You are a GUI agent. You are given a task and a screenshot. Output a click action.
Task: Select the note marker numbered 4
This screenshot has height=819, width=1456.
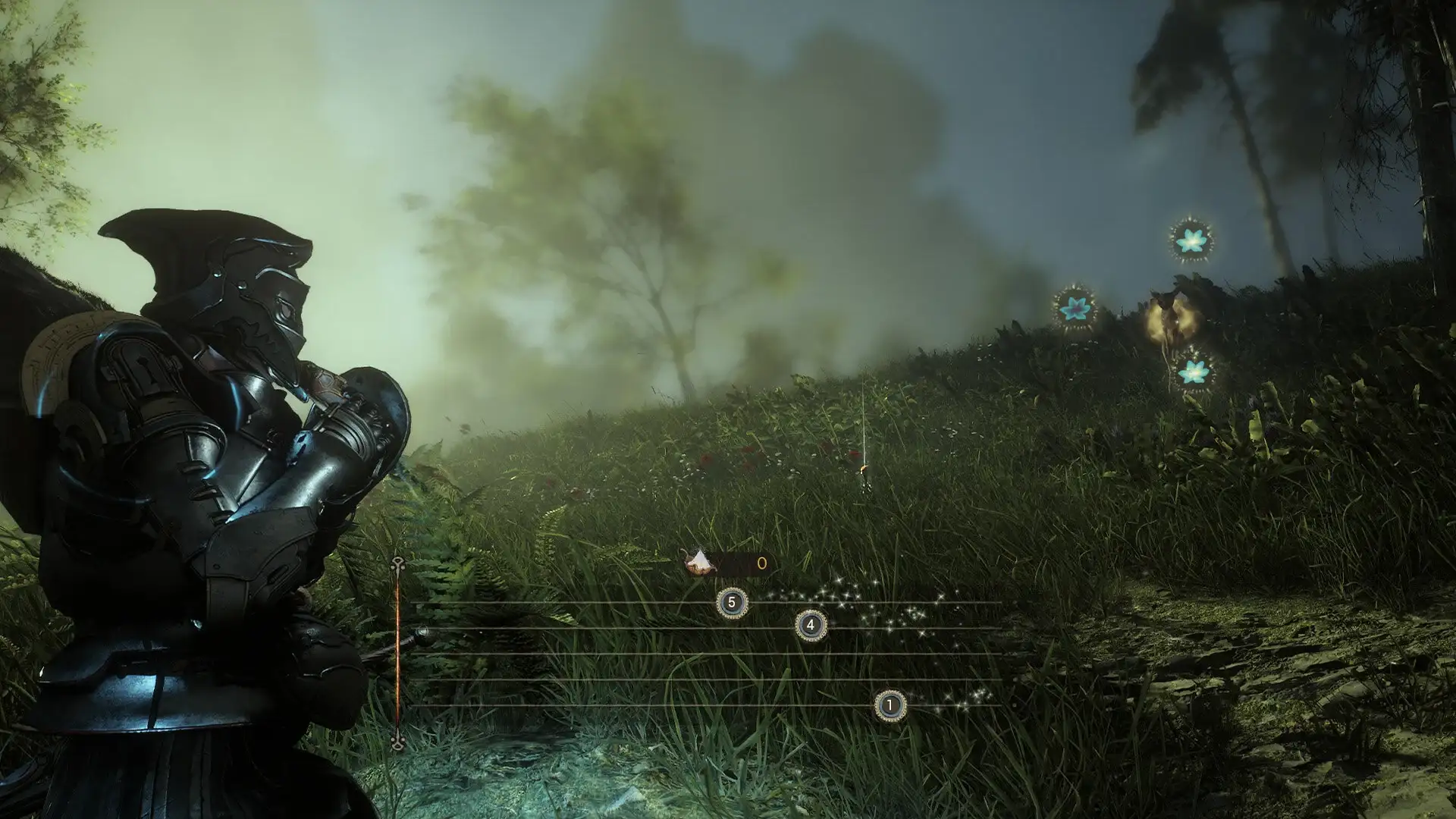(811, 626)
